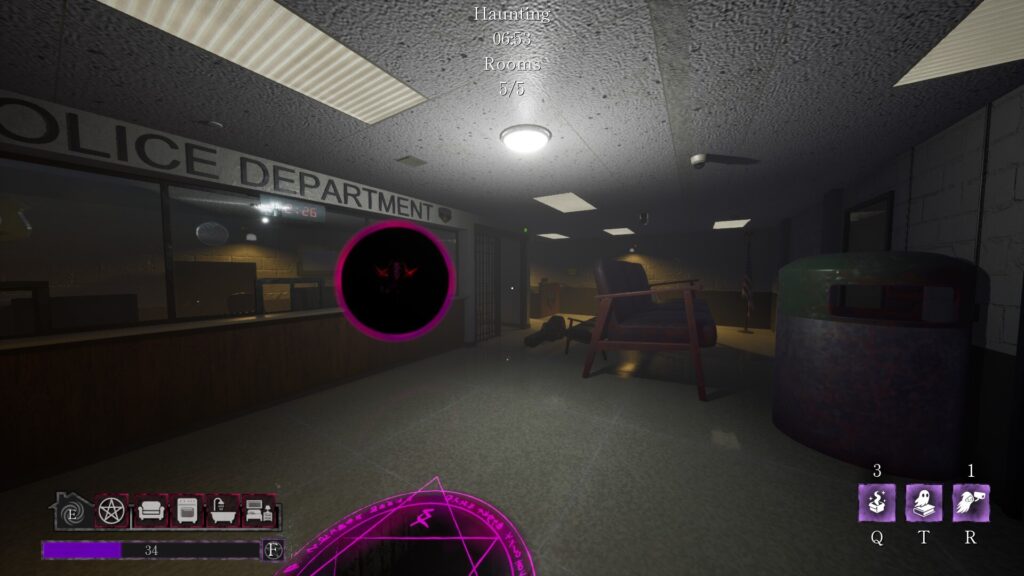The width and height of the screenshot is (1024, 576).
Task: Activate the smoking box ability
Action: click(876, 502)
